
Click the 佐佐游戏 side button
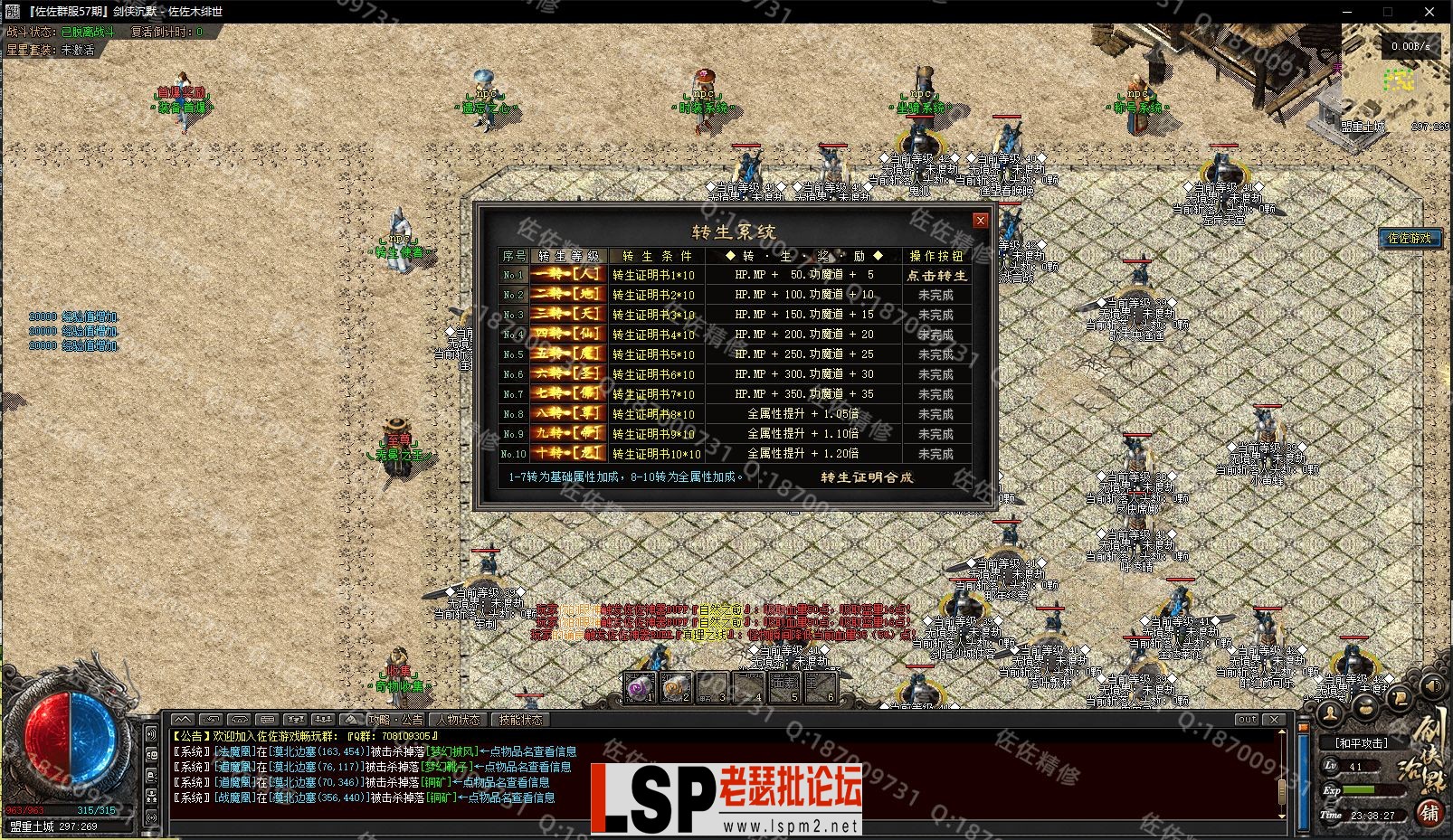(x=1410, y=238)
